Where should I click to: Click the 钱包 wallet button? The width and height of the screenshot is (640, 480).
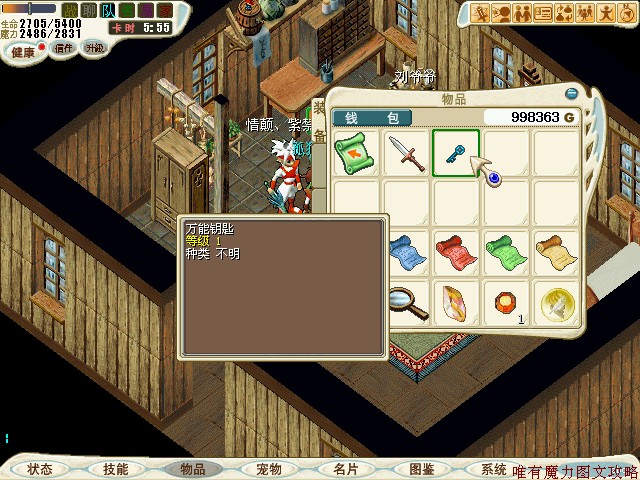[372, 118]
